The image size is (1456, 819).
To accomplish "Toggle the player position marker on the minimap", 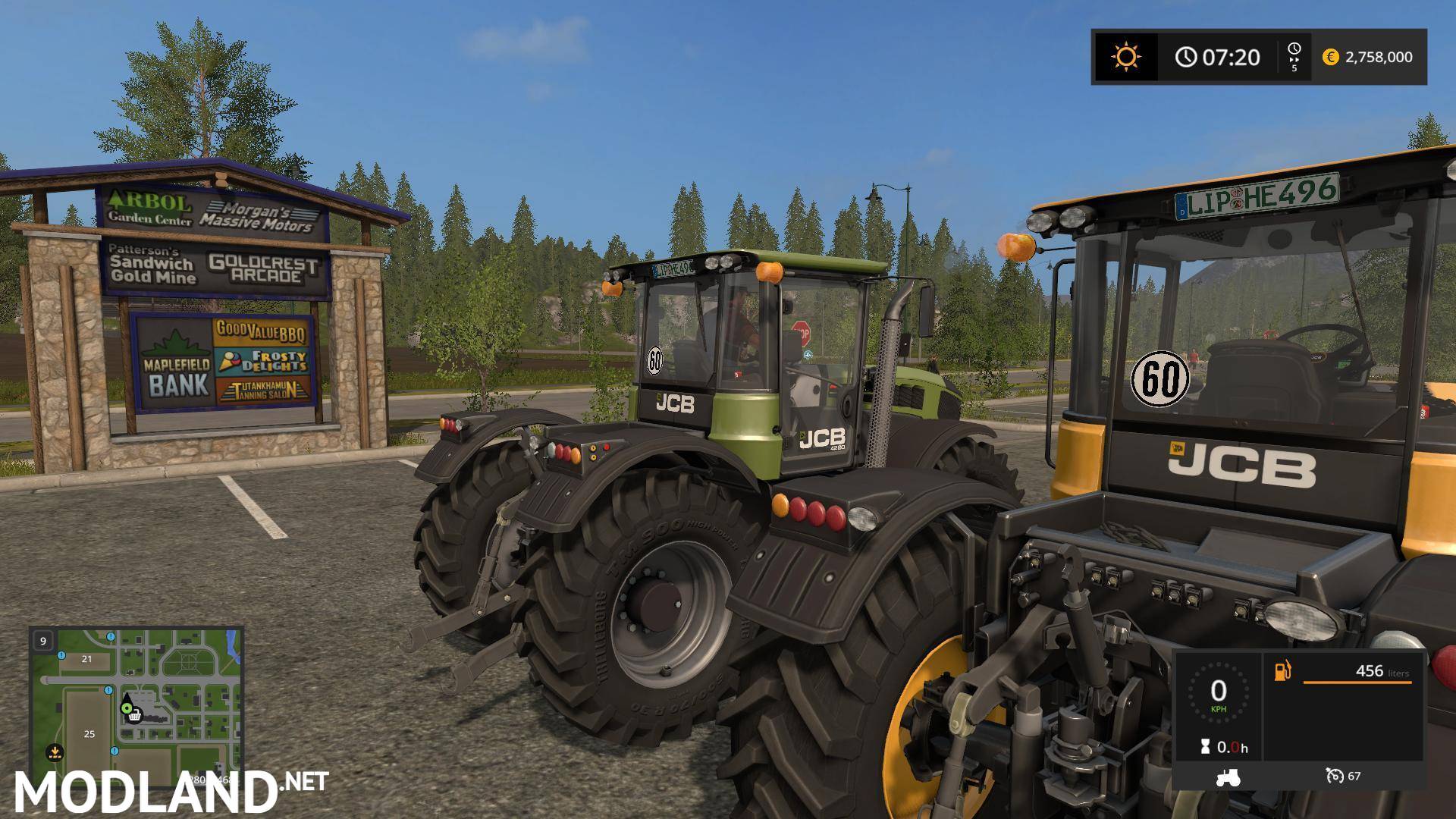I will [127, 708].
